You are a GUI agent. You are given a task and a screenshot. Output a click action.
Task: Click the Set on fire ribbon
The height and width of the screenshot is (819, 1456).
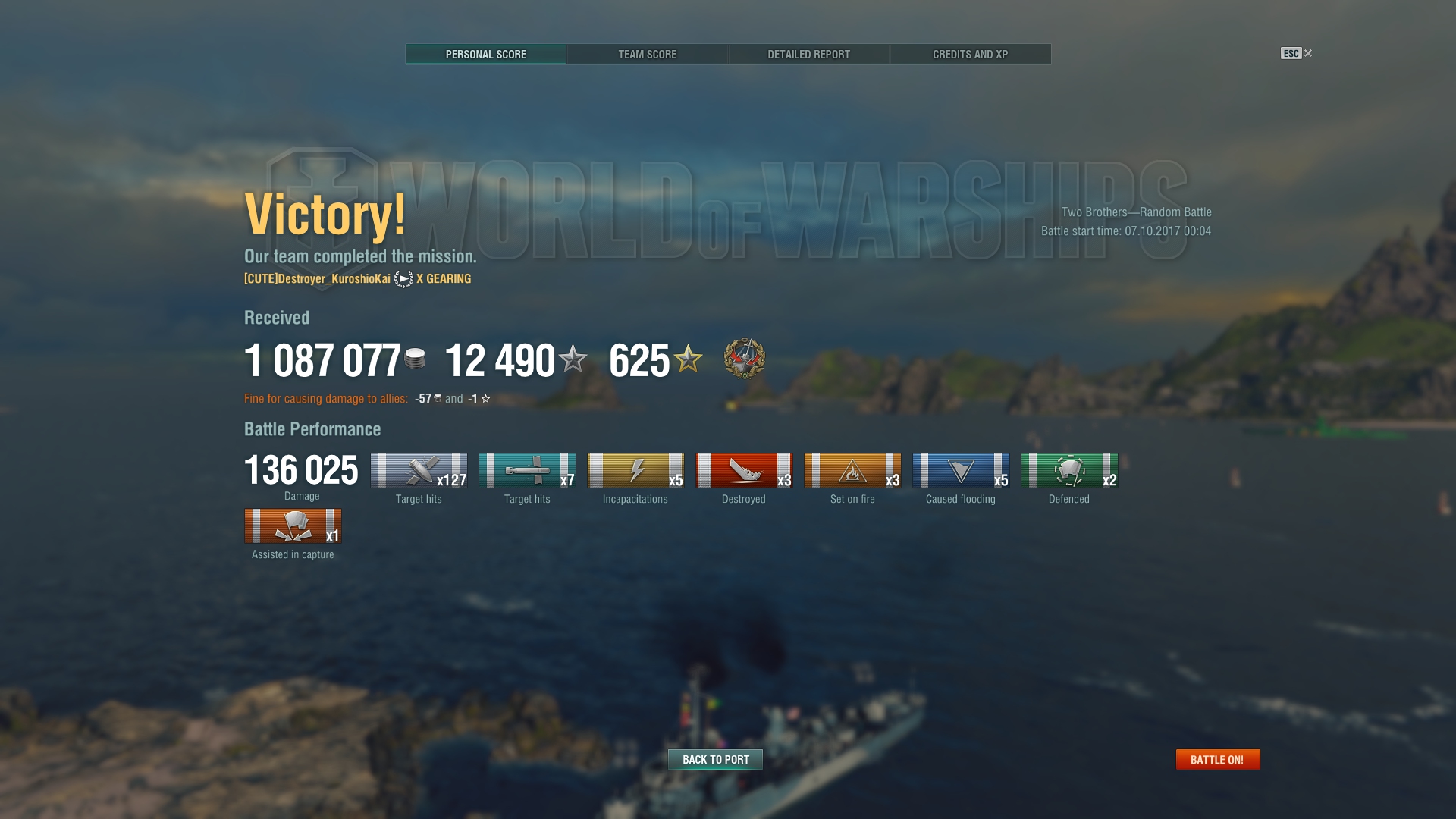852,471
